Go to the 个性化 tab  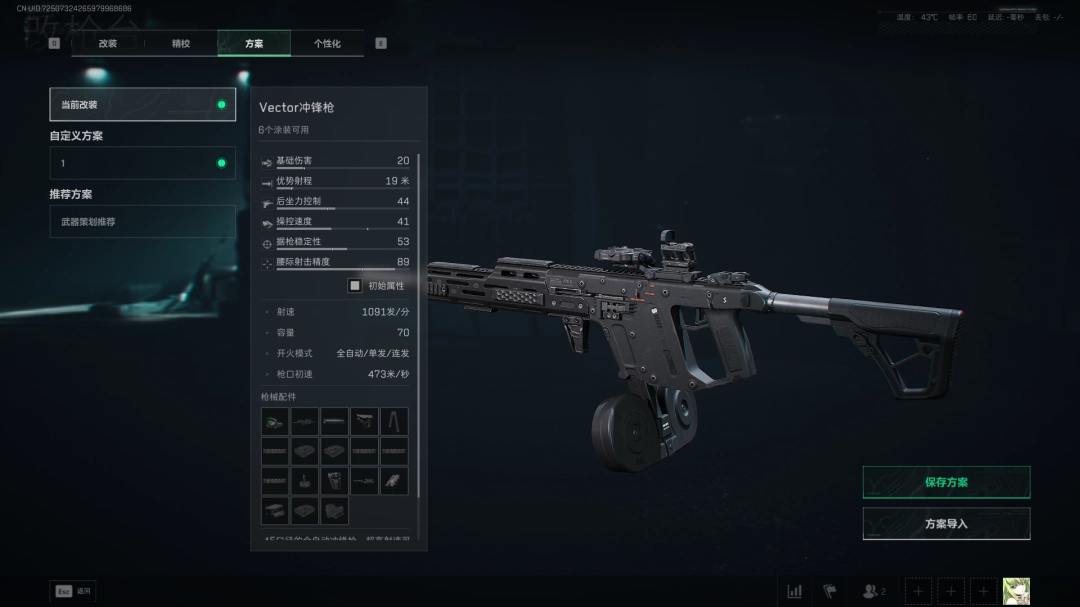[327, 44]
